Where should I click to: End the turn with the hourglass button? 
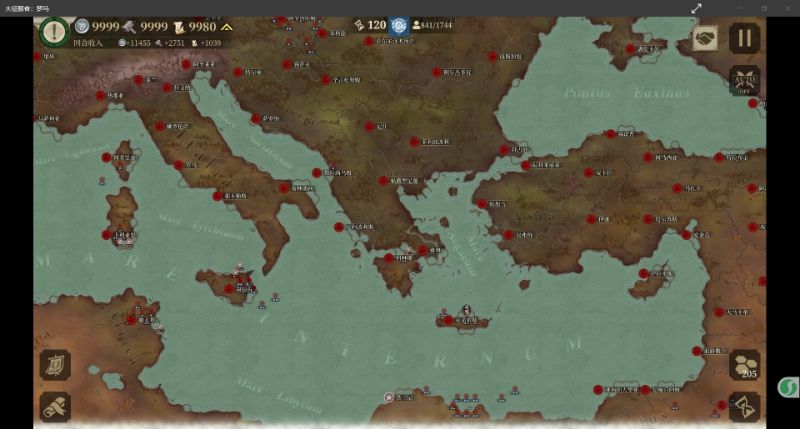(x=745, y=406)
